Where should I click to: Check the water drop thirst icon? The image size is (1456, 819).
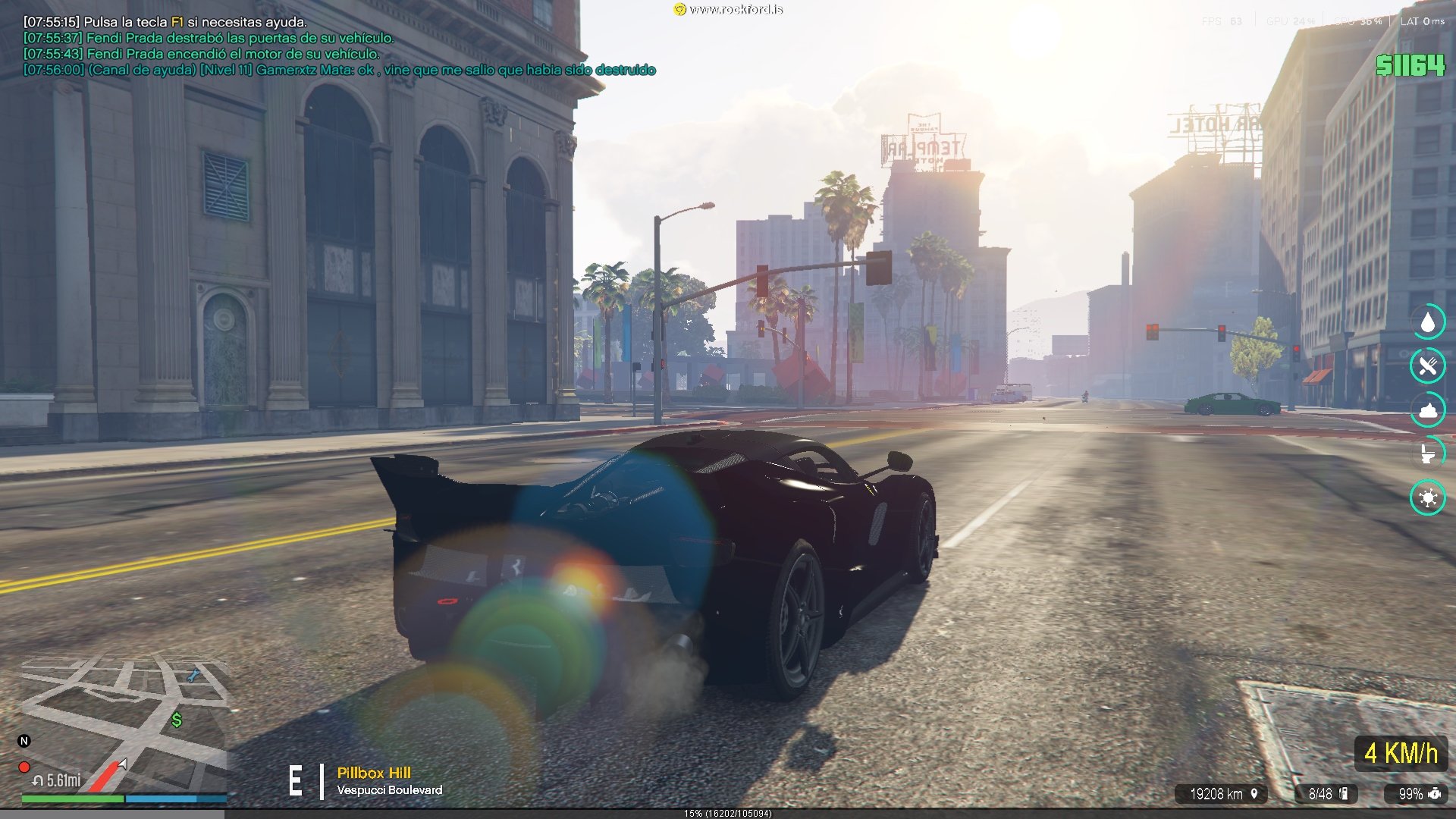pyautogui.click(x=1428, y=322)
